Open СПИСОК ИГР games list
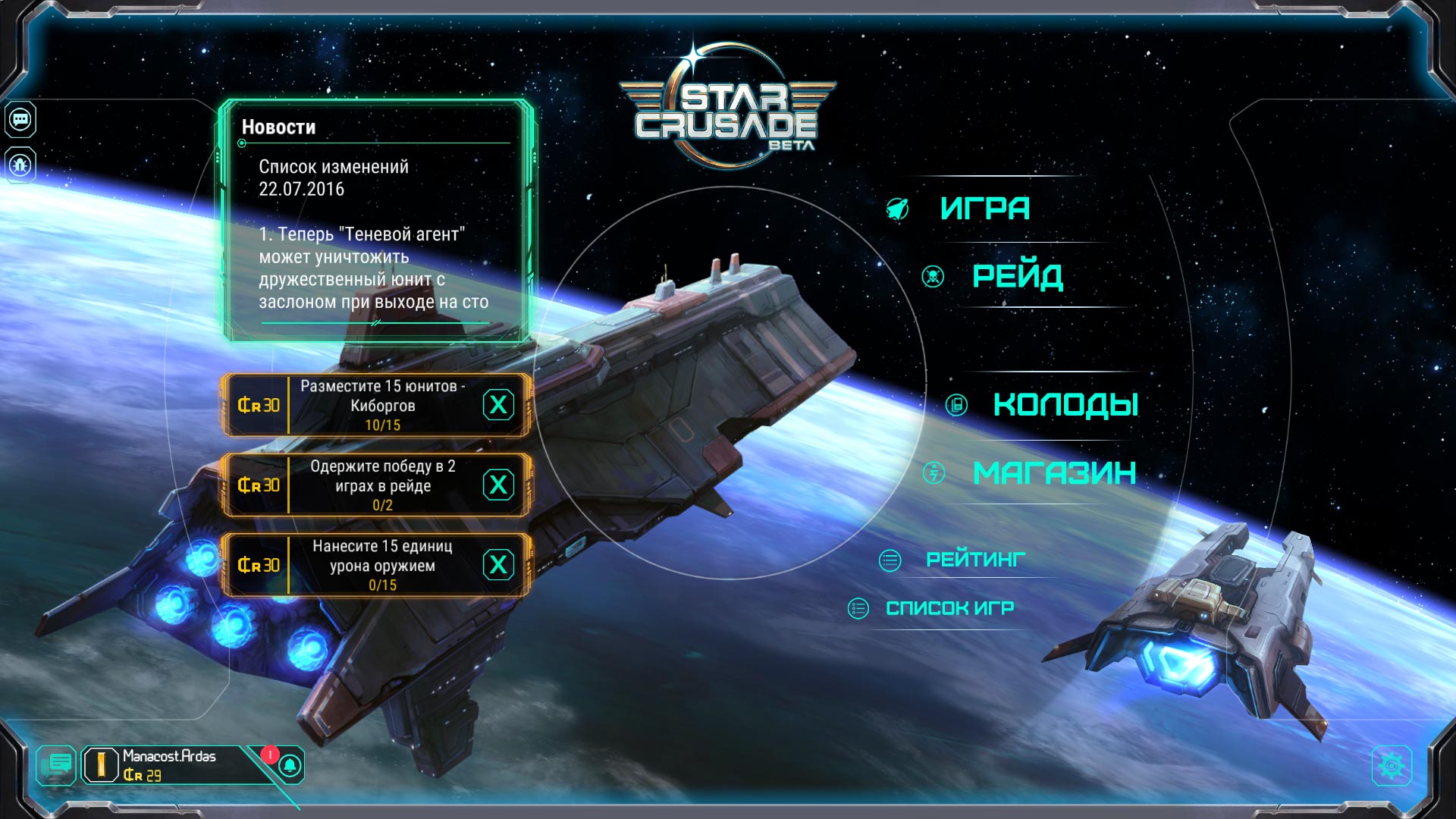The height and width of the screenshot is (819, 1456). (949, 608)
